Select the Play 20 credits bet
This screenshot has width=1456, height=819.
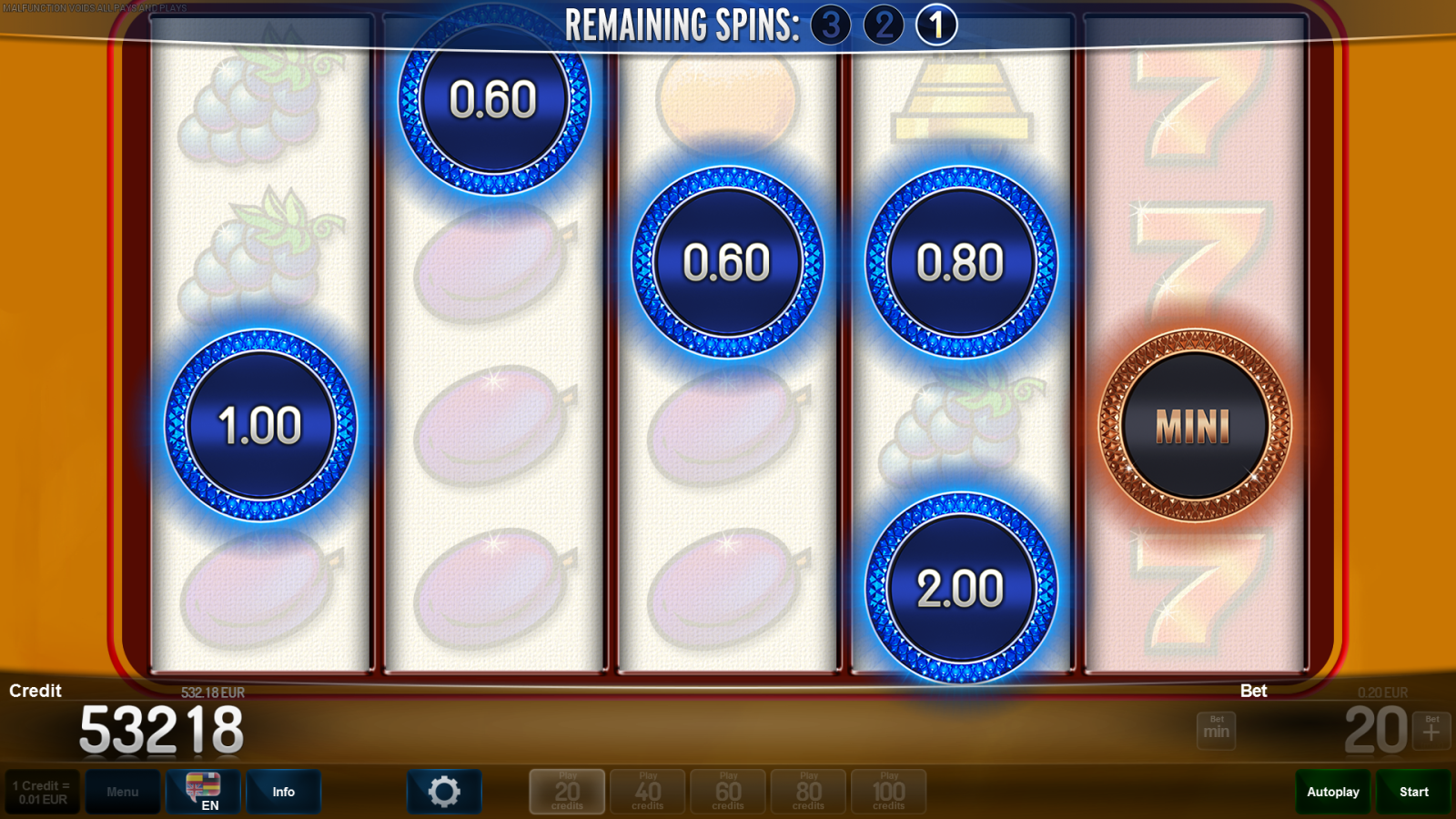tap(567, 792)
